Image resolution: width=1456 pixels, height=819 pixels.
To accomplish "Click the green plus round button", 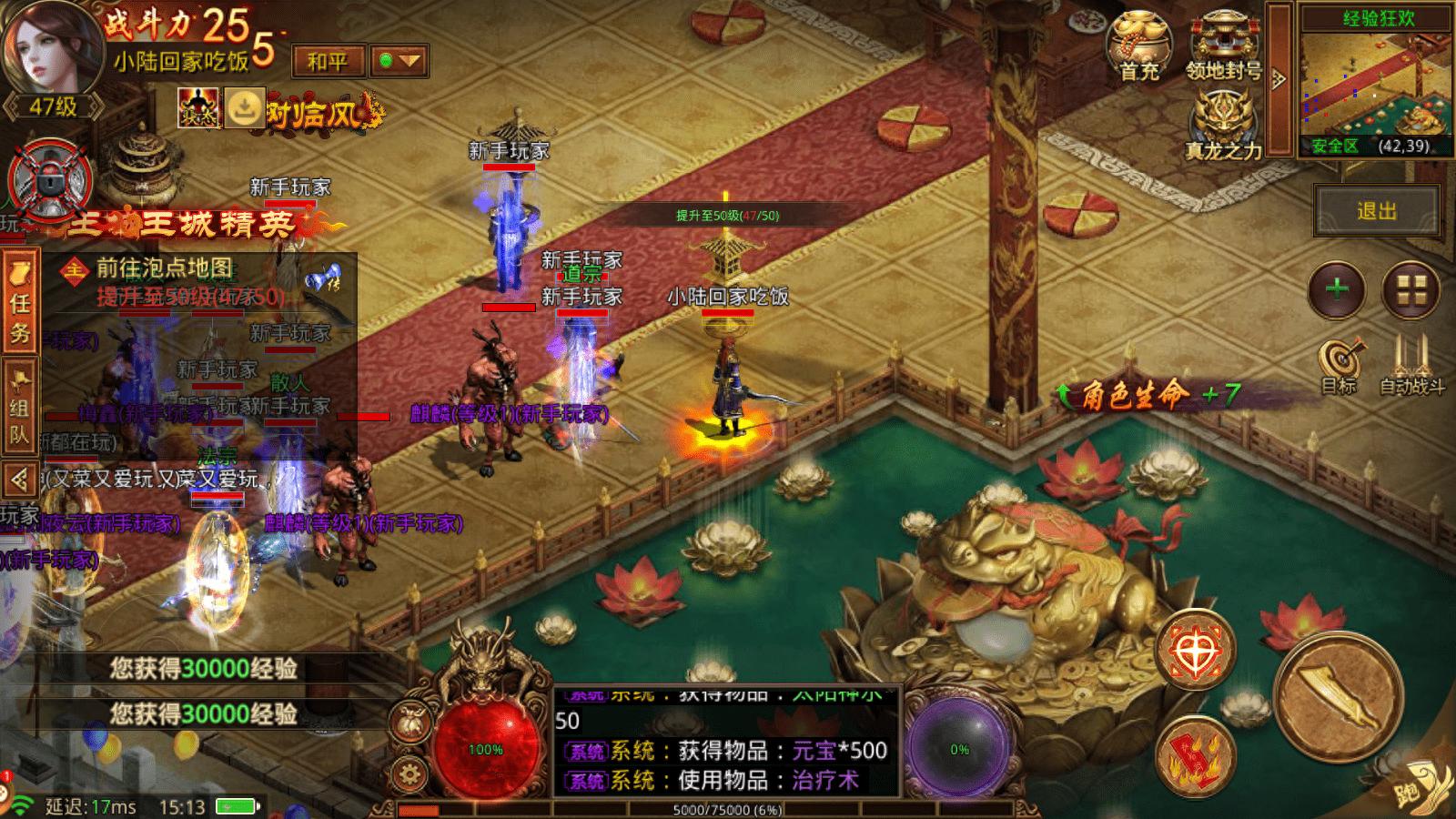I will [x=1337, y=290].
